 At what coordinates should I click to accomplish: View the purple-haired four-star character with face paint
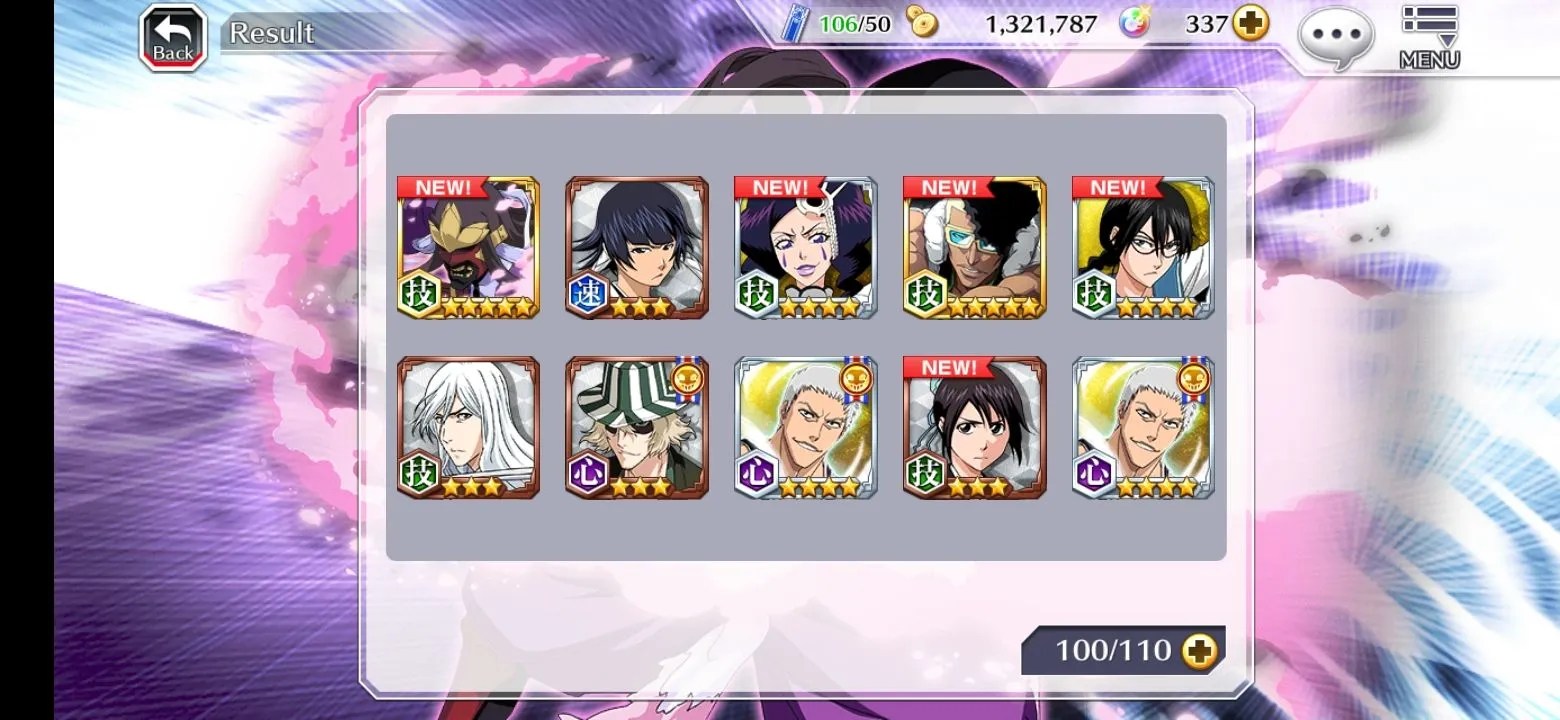(806, 247)
